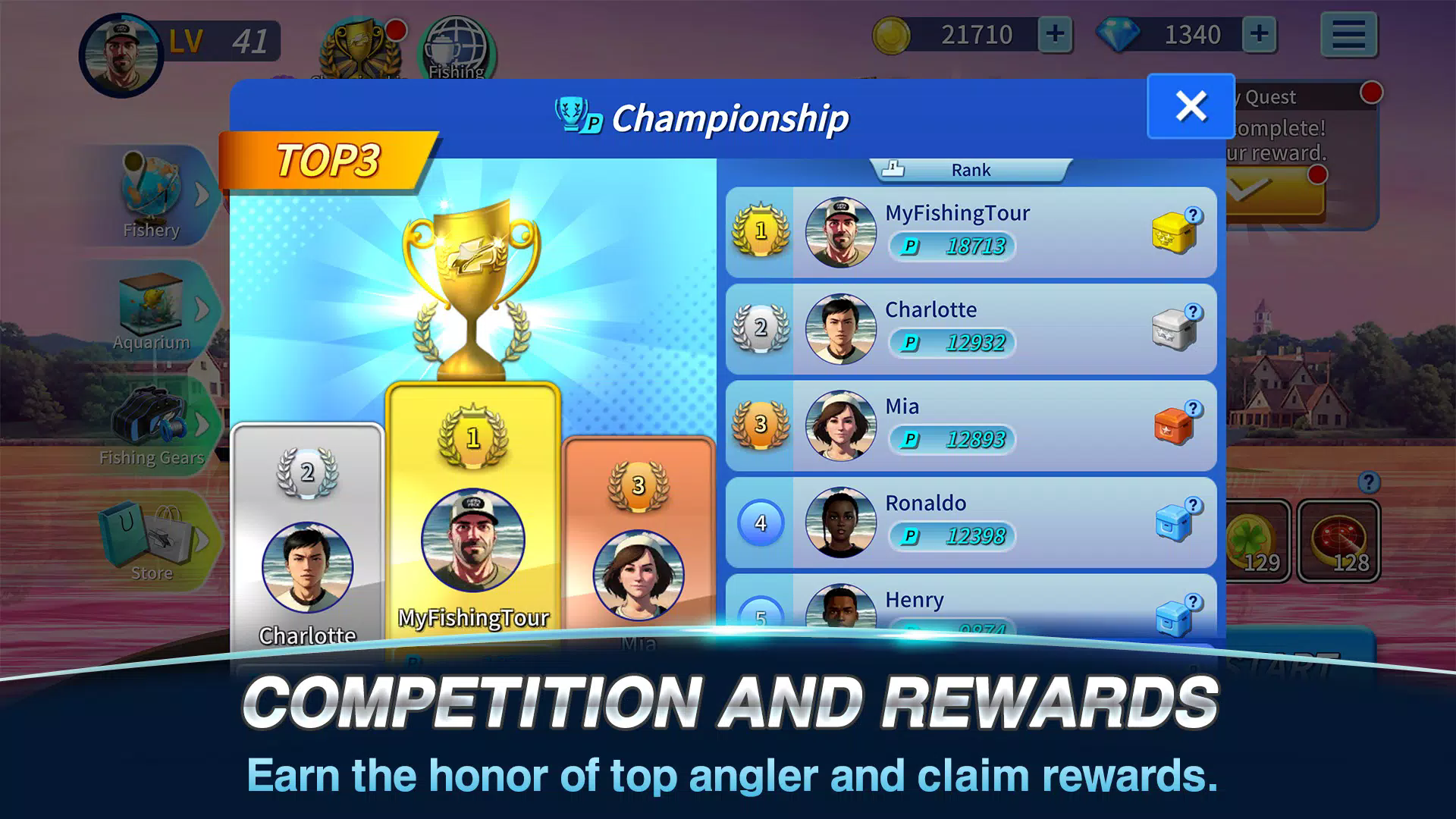The image size is (1456, 819).
Task: Select Ronaldo's rank row
Action: (971, 522)
